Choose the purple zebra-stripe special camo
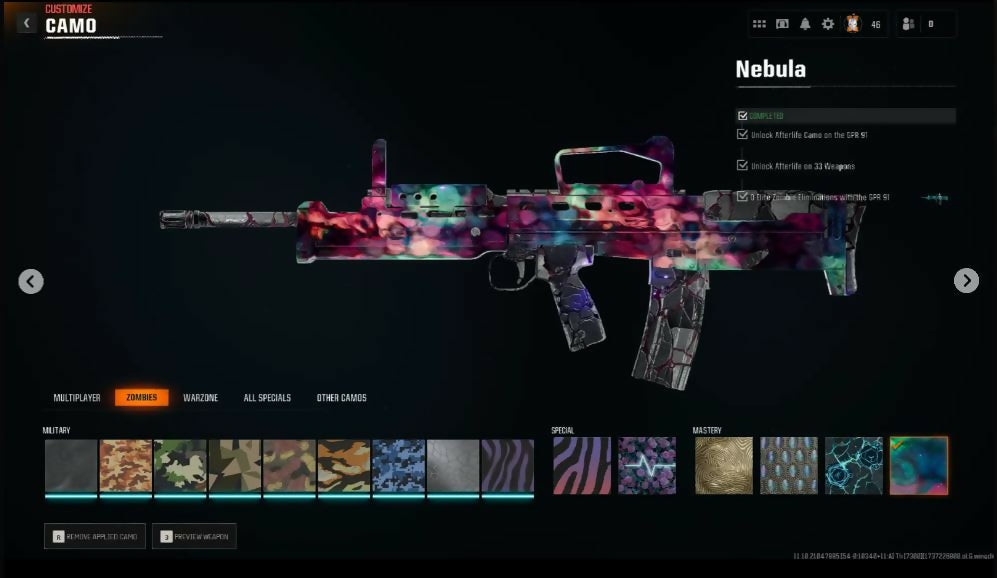 click(x=582, y=466)
